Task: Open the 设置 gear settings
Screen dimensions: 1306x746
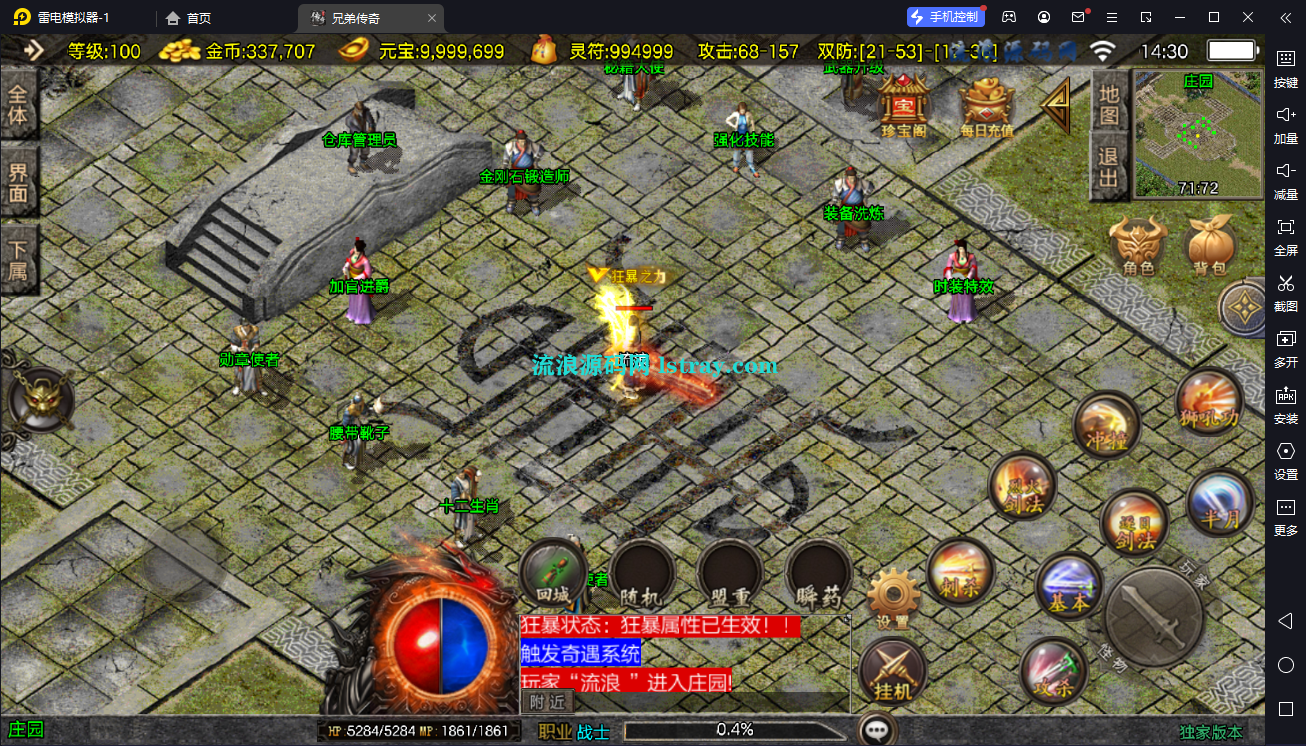Action: tap(892, 598)
